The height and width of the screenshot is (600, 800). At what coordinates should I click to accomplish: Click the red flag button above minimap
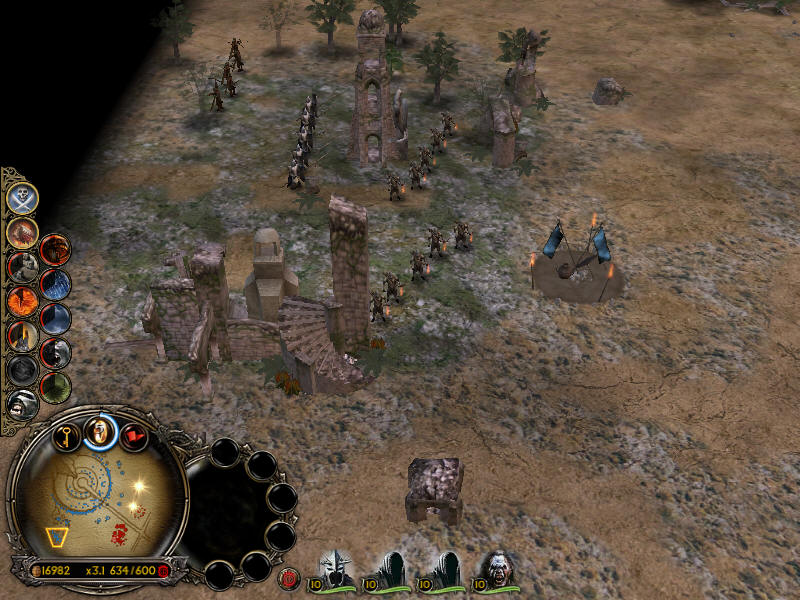point(133,436)
